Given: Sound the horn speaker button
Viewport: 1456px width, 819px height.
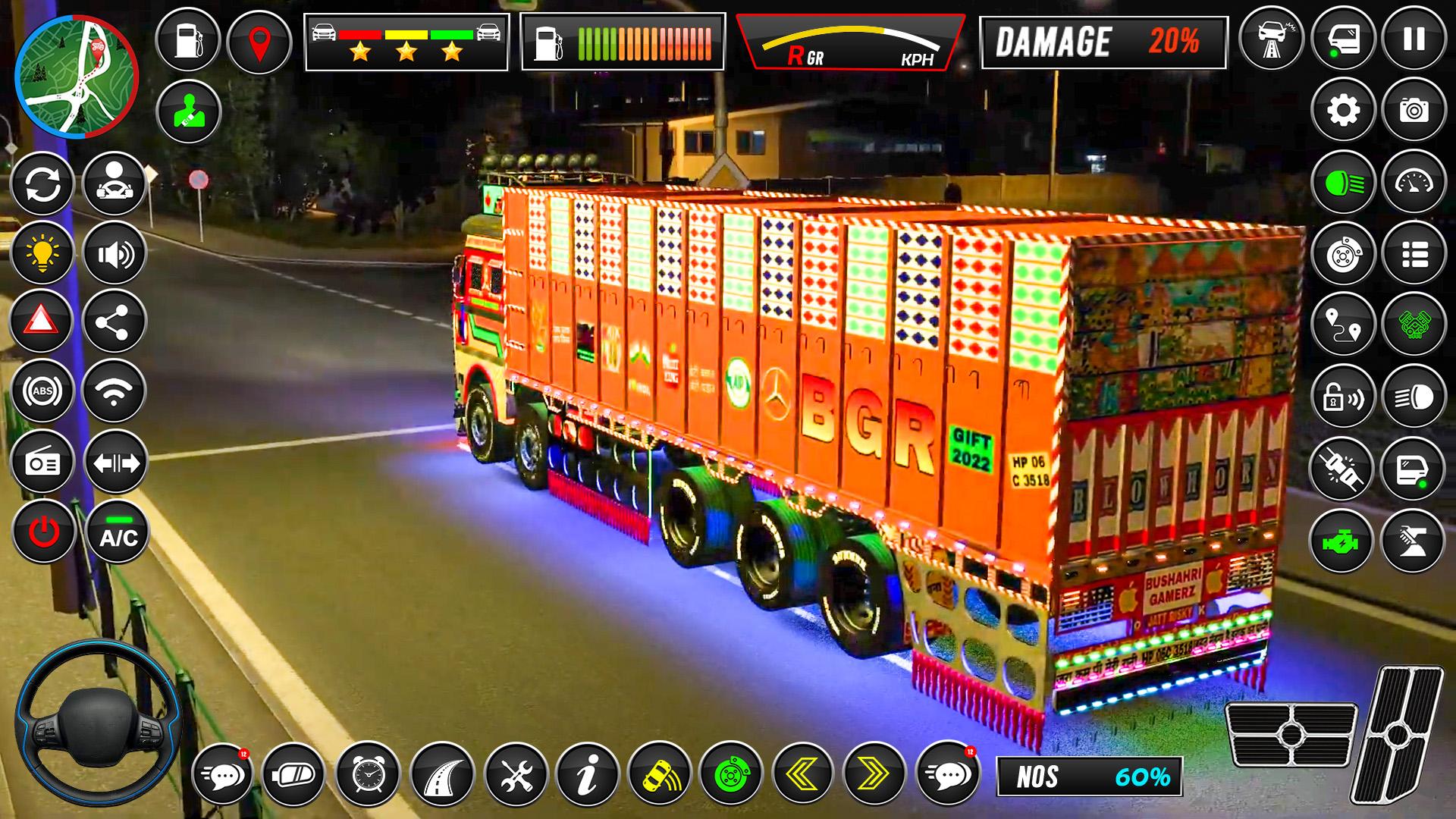Looking at the screenshot, I should [115, 254].
